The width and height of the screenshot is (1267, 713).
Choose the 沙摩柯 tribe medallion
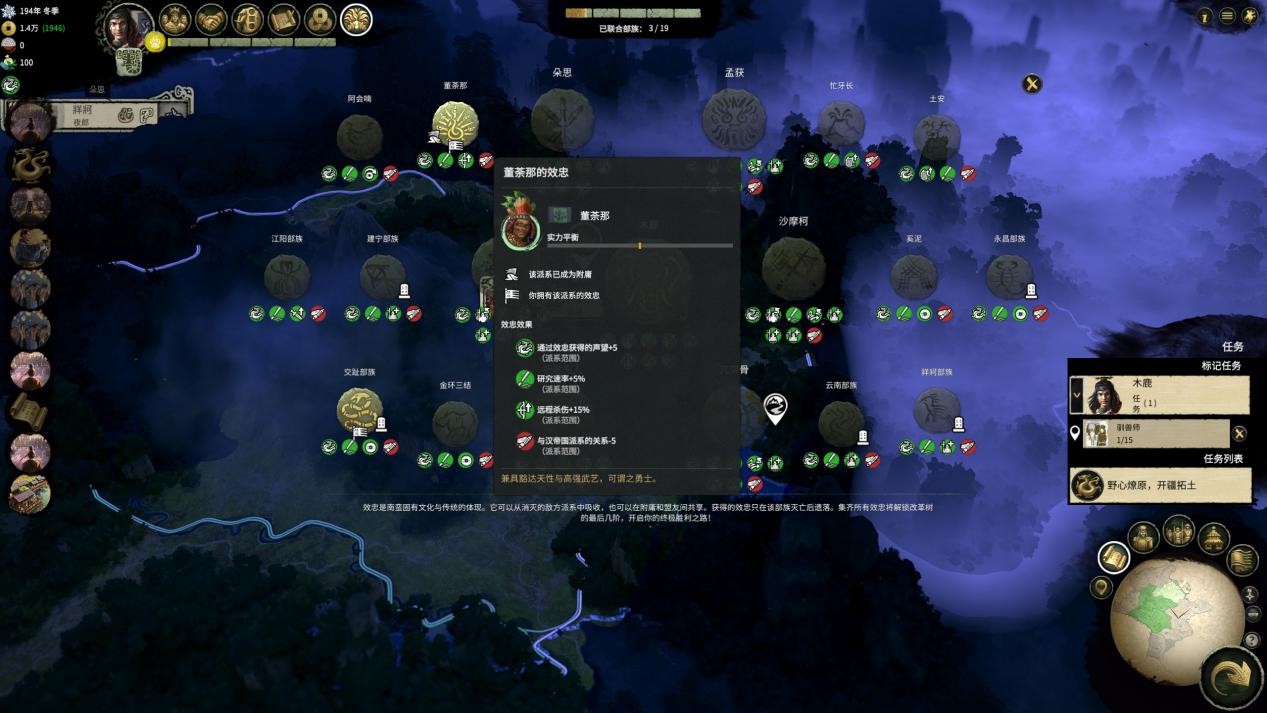[793, 267]
